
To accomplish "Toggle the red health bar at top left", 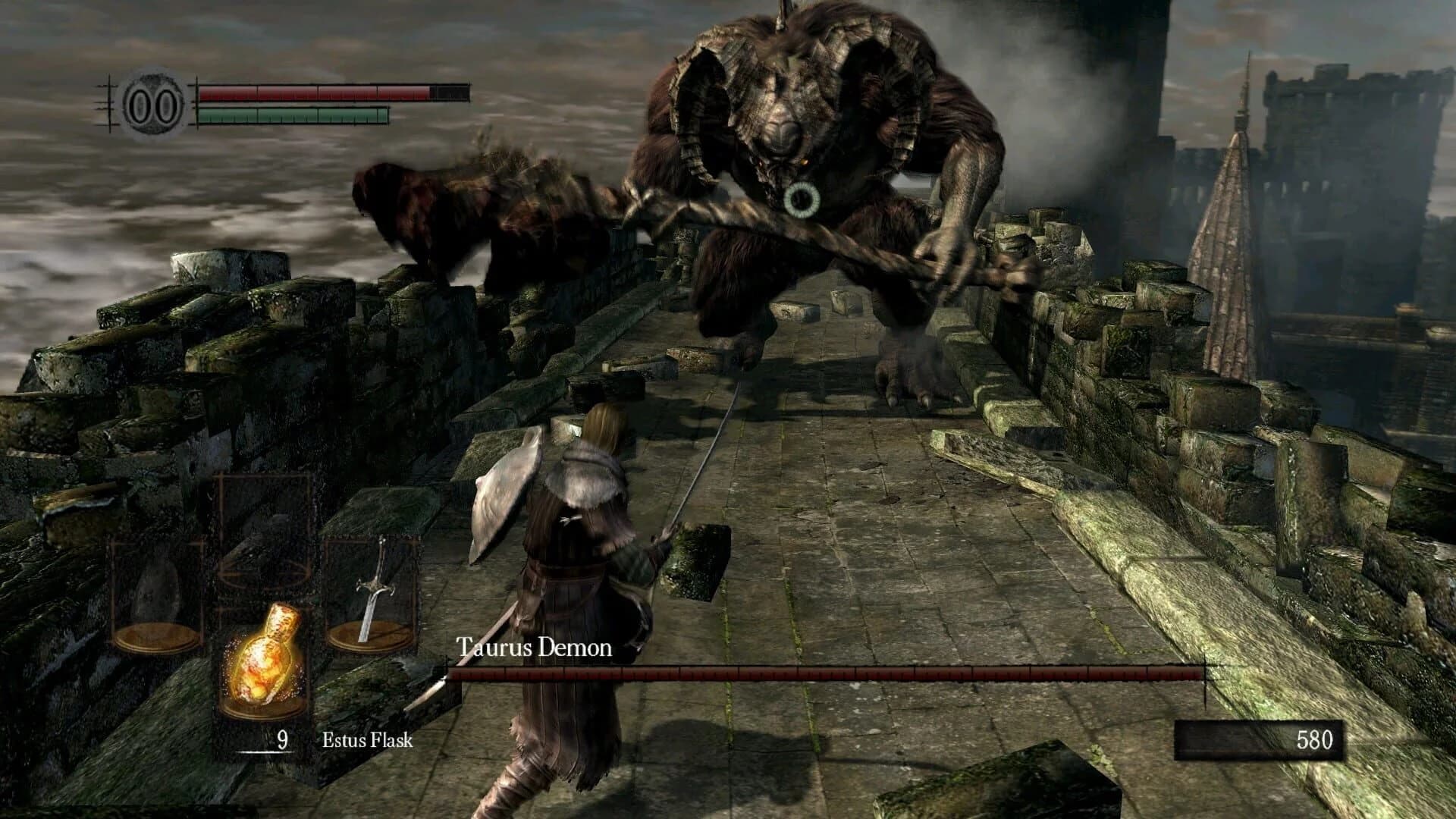I will (x=318, y=93).
